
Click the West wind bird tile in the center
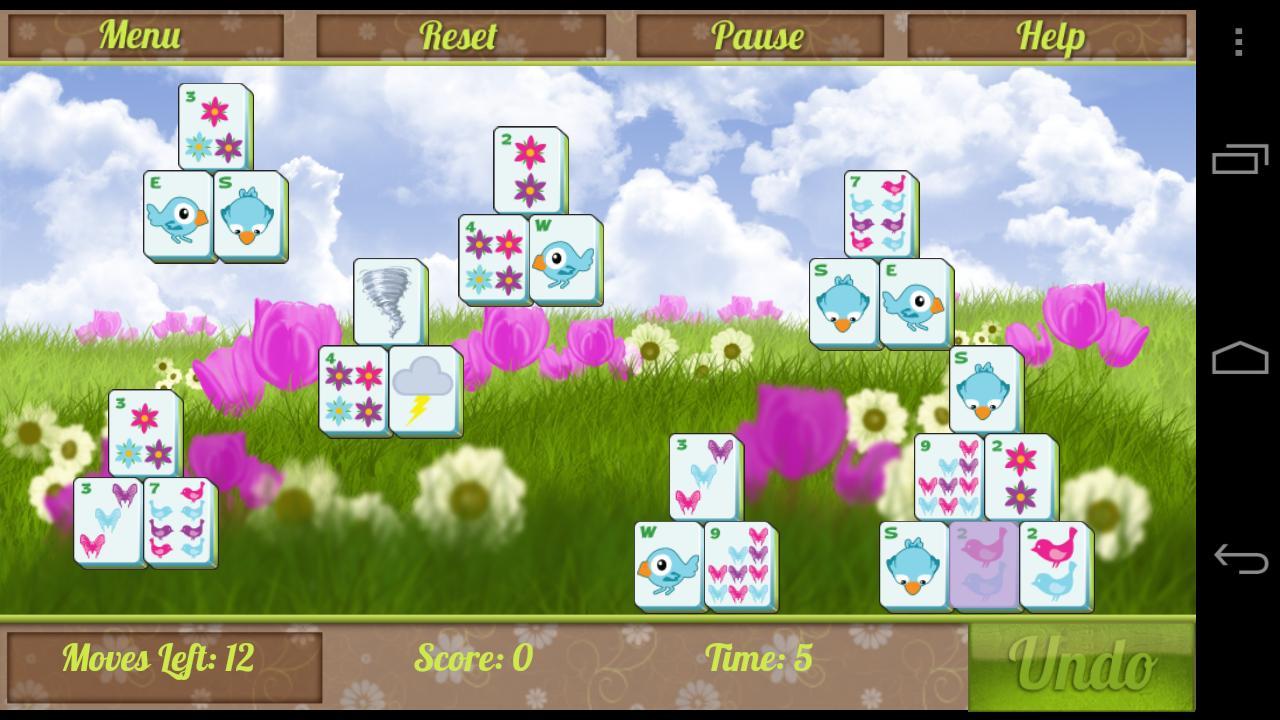(x=563, y=260)
